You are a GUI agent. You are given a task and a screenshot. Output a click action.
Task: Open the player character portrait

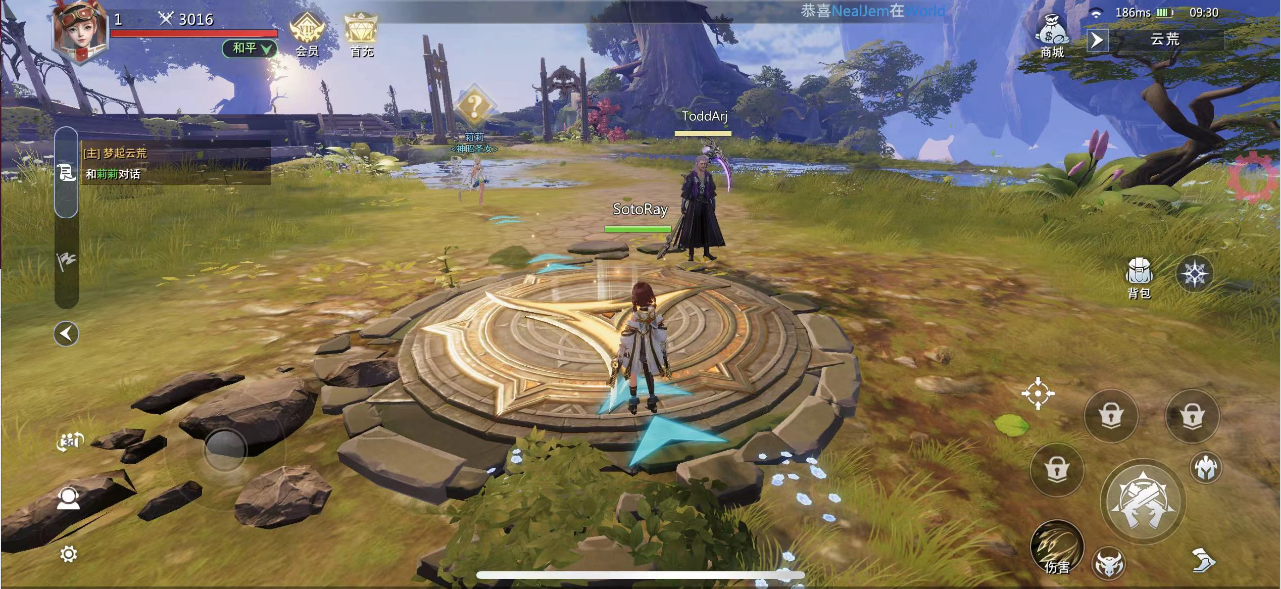[80, 28]
